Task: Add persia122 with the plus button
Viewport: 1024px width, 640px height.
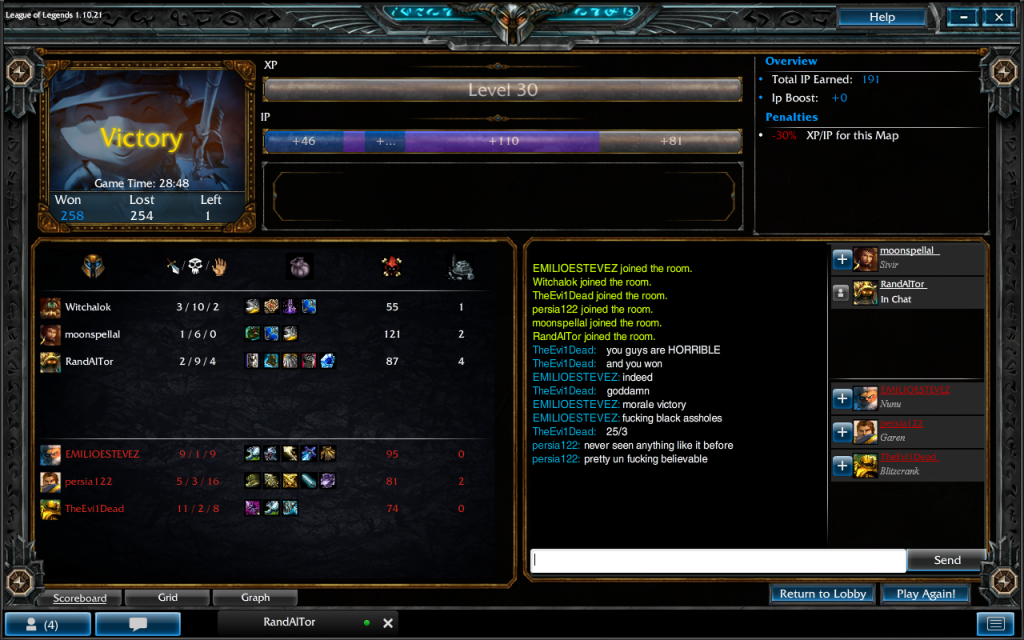Action: pos(842,432)
